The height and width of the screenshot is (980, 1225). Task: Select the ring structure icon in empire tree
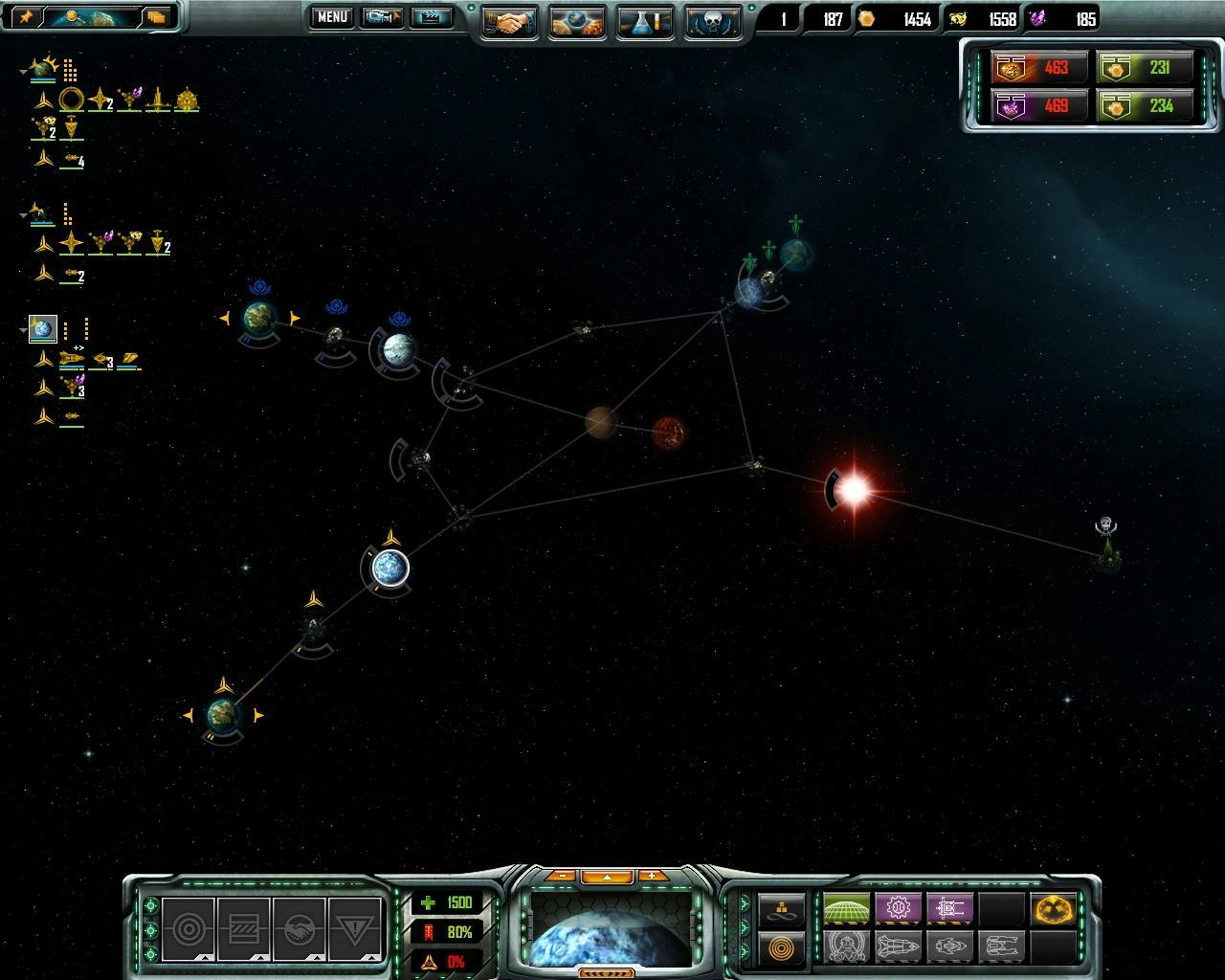coord(71,99)
